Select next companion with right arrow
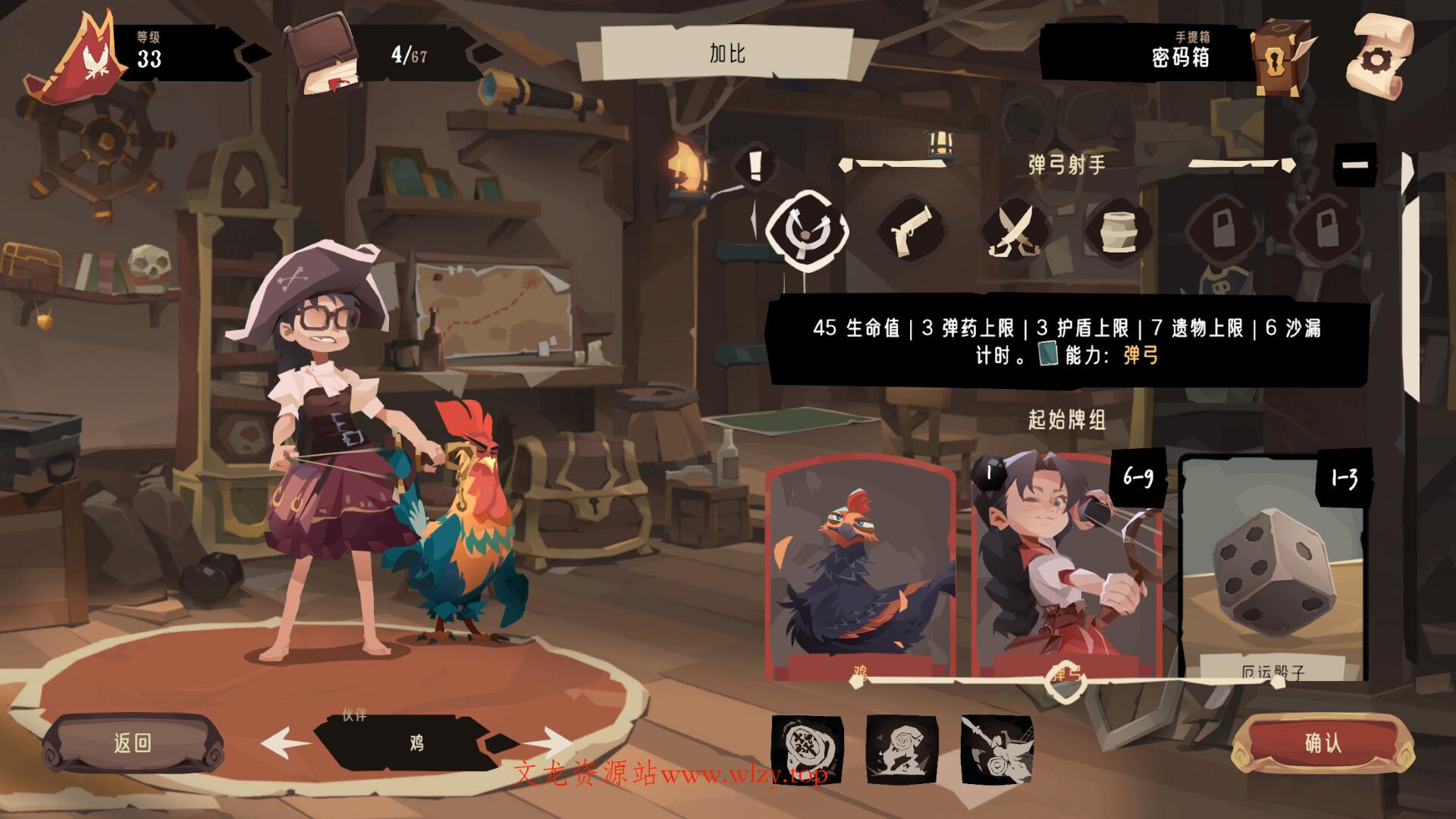 click(548, 742)
